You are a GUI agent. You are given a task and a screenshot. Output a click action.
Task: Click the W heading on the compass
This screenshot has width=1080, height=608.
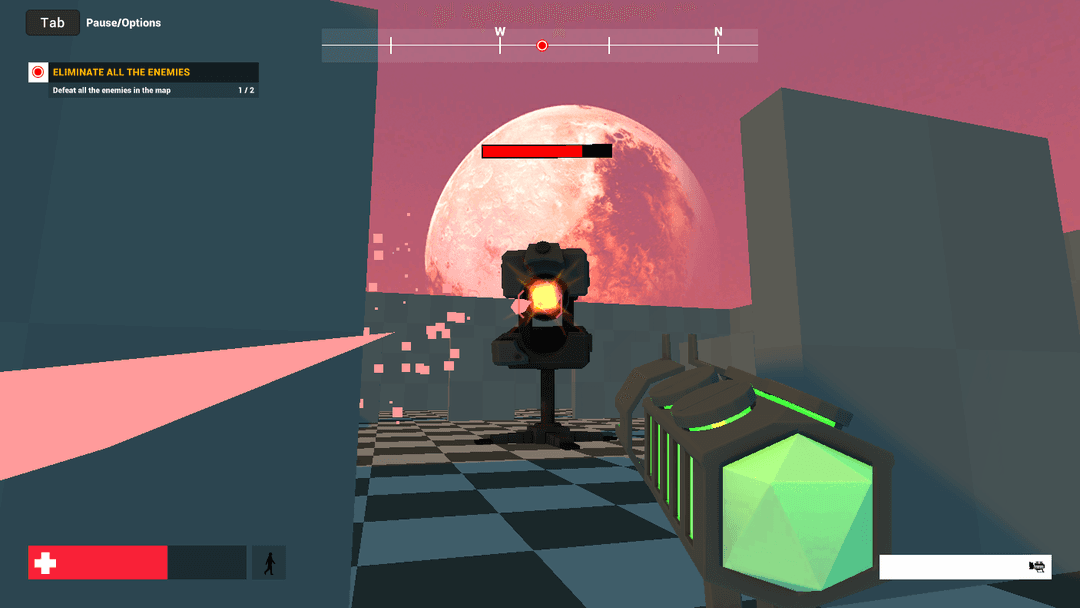pos(500,32)
